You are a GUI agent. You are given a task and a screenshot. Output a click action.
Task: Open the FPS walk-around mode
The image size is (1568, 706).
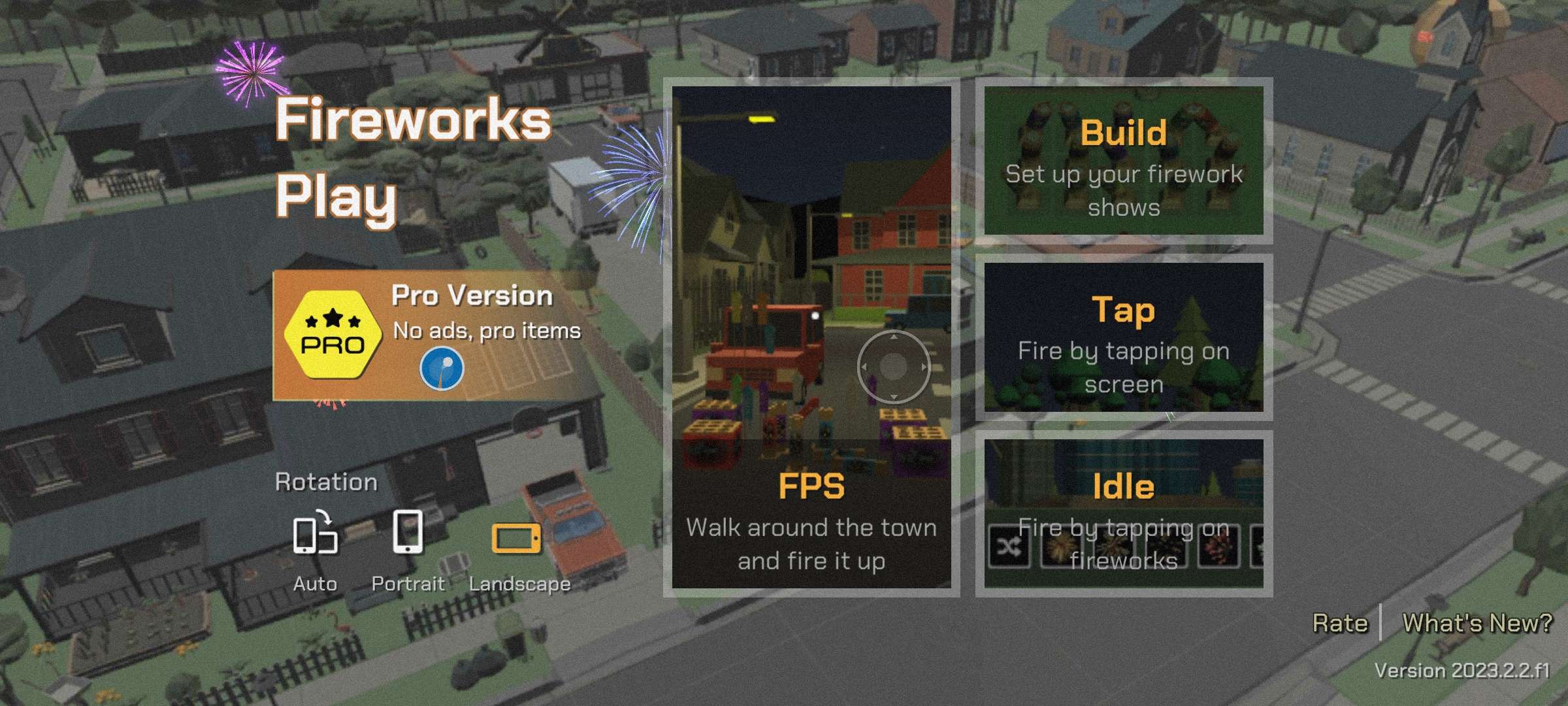pyautogui.click(x=811, y=337)
